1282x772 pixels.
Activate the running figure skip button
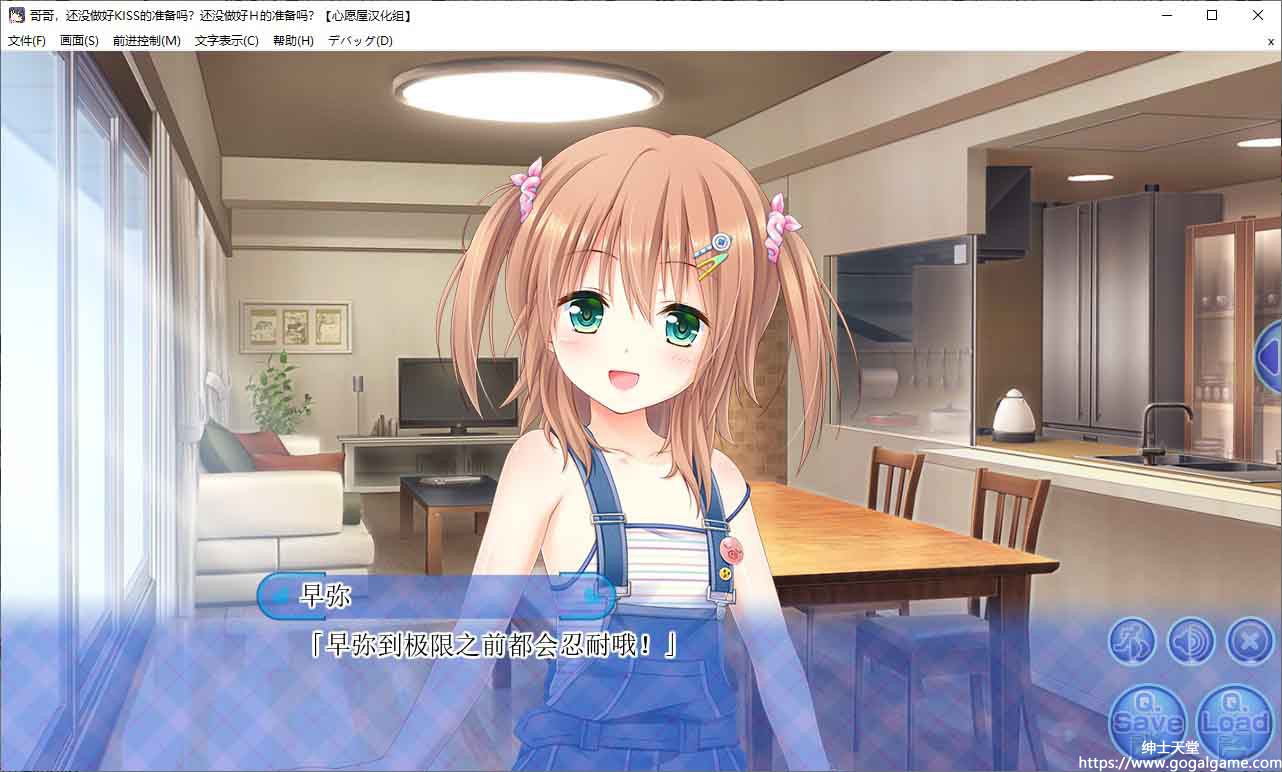click(1132, 641)
